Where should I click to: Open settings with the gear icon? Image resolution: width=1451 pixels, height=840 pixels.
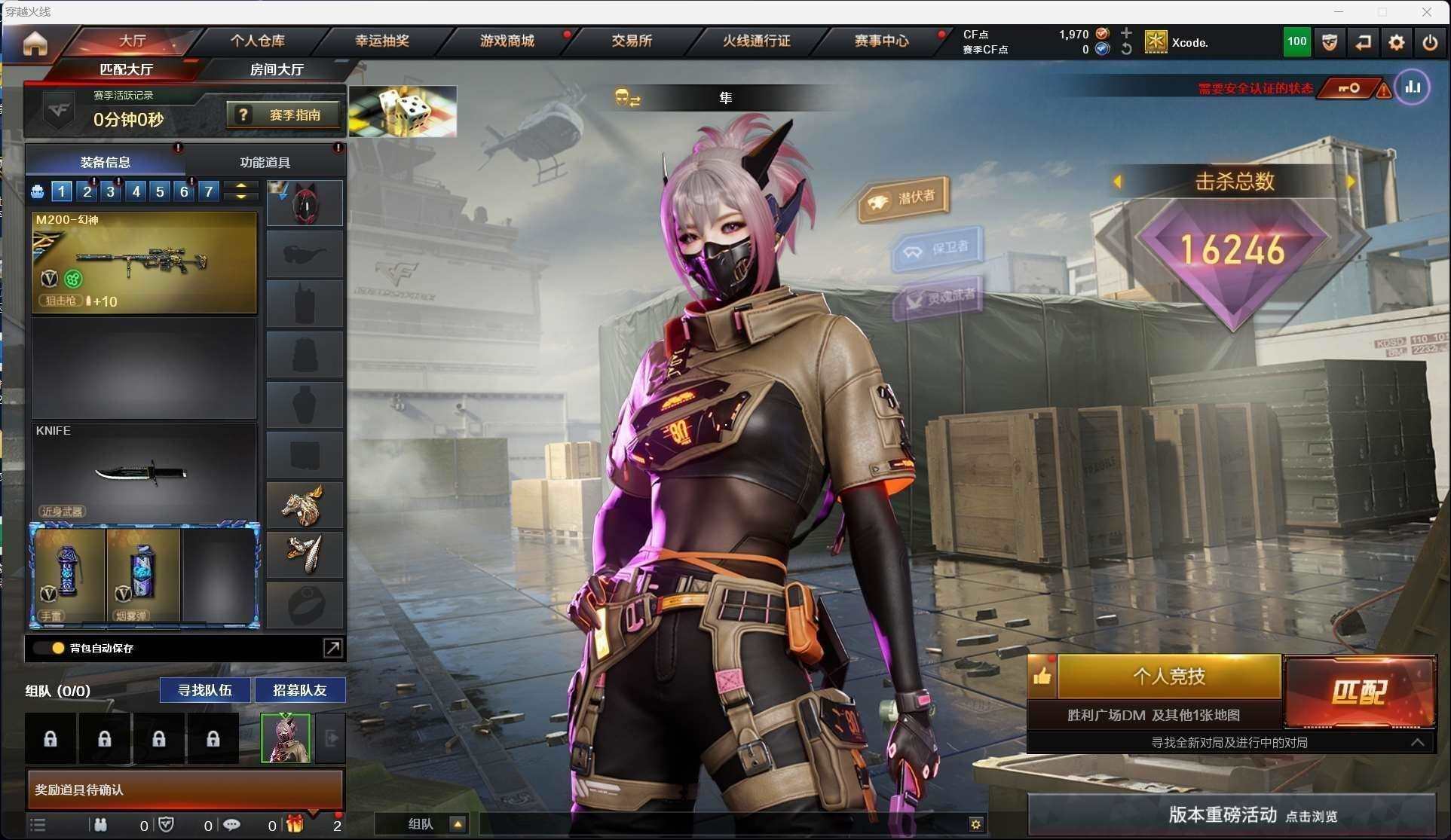(1396, 42)
